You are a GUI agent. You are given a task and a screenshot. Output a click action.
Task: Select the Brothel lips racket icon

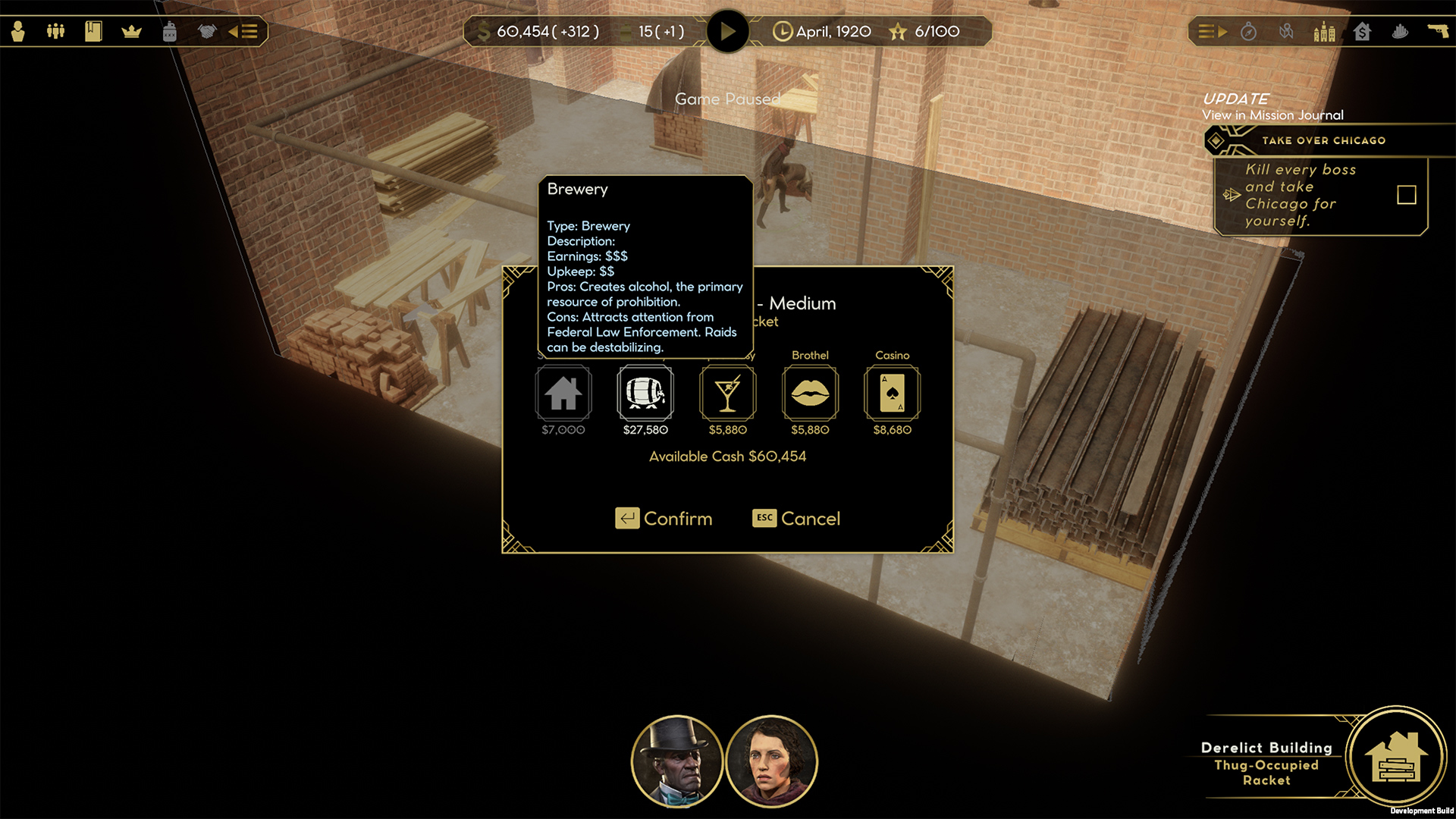click(x=810, y=393)
